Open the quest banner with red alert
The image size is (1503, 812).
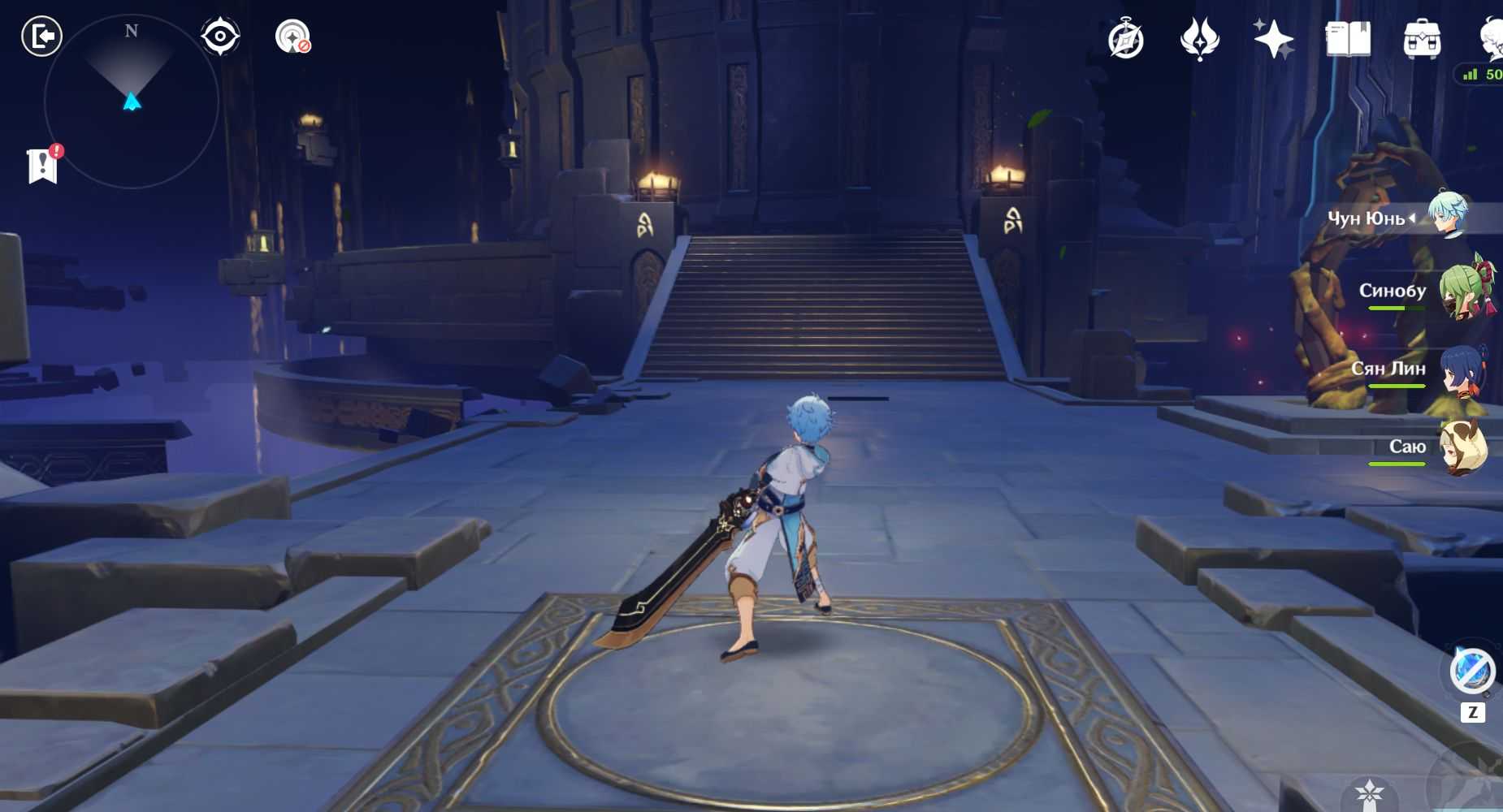pyautogui.click(x=43, y=165)
